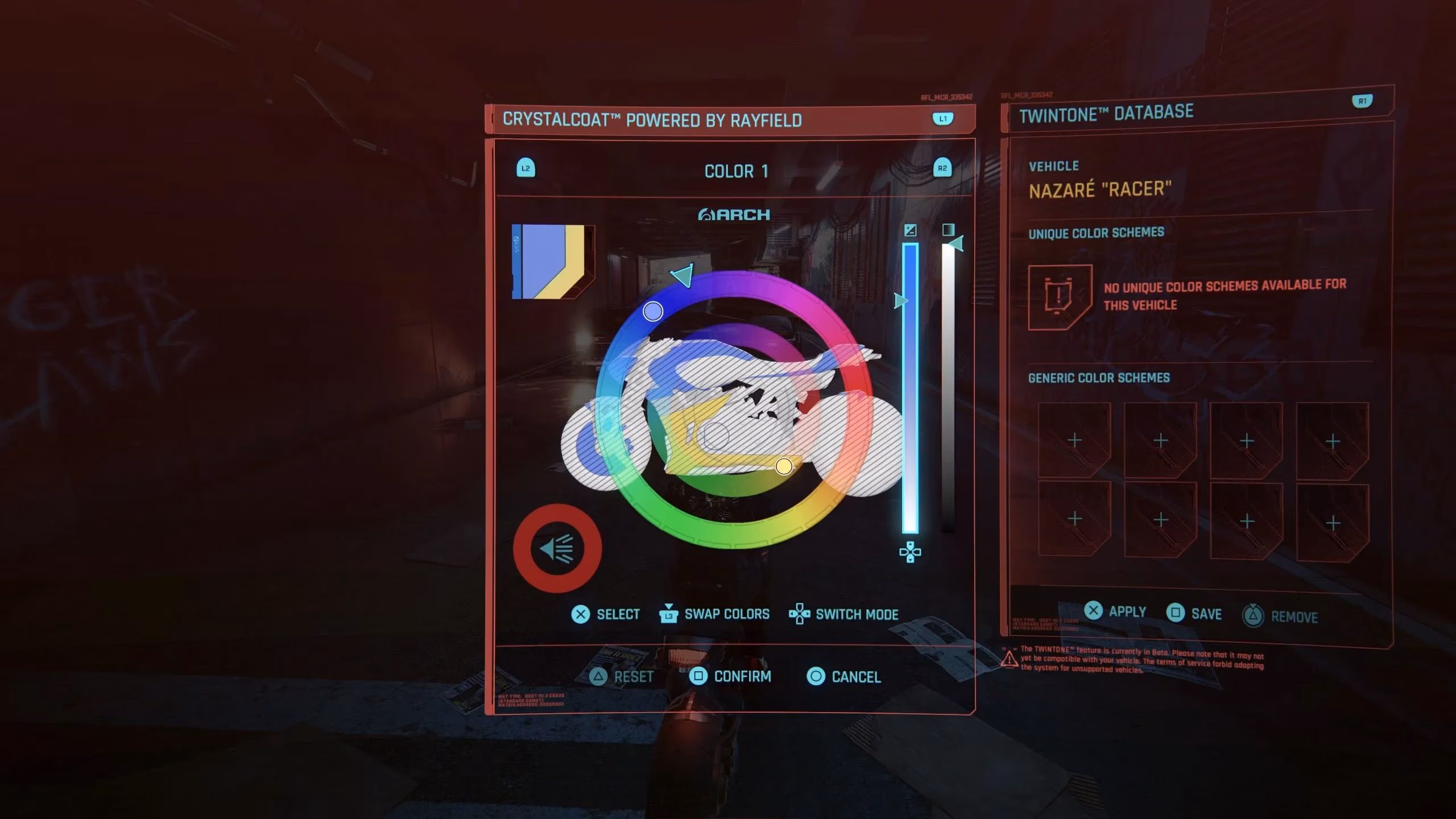
Task: Select the yellow handle on the inner wheel
Action: point(784,466)
